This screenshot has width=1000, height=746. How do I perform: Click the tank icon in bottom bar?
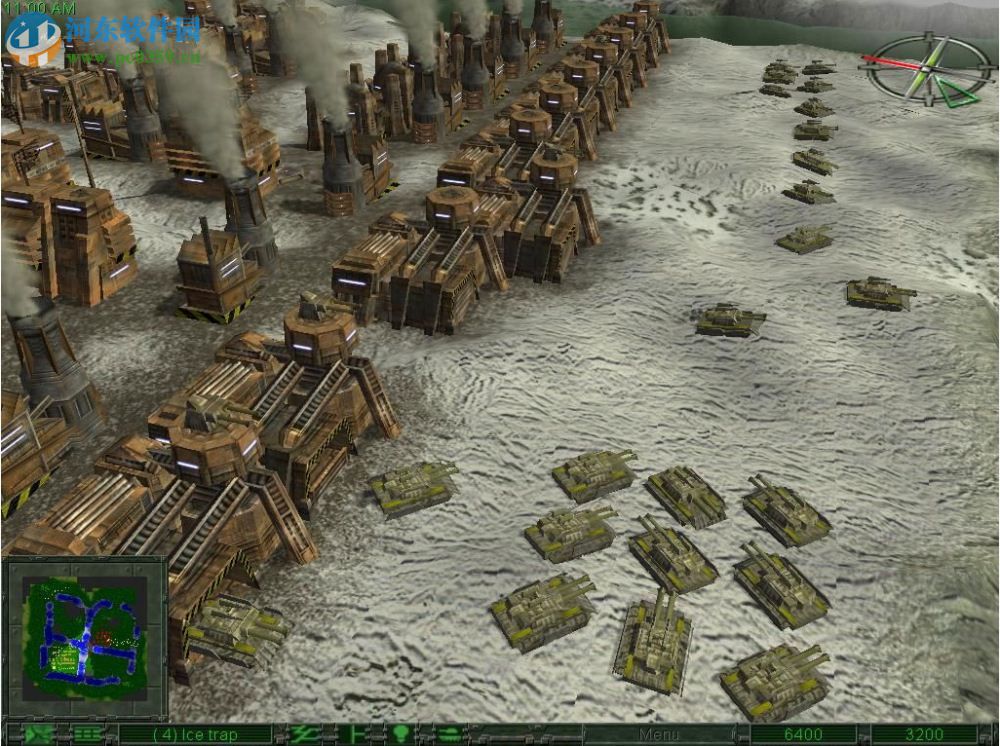pyautogui.click(x=445, y=736)
